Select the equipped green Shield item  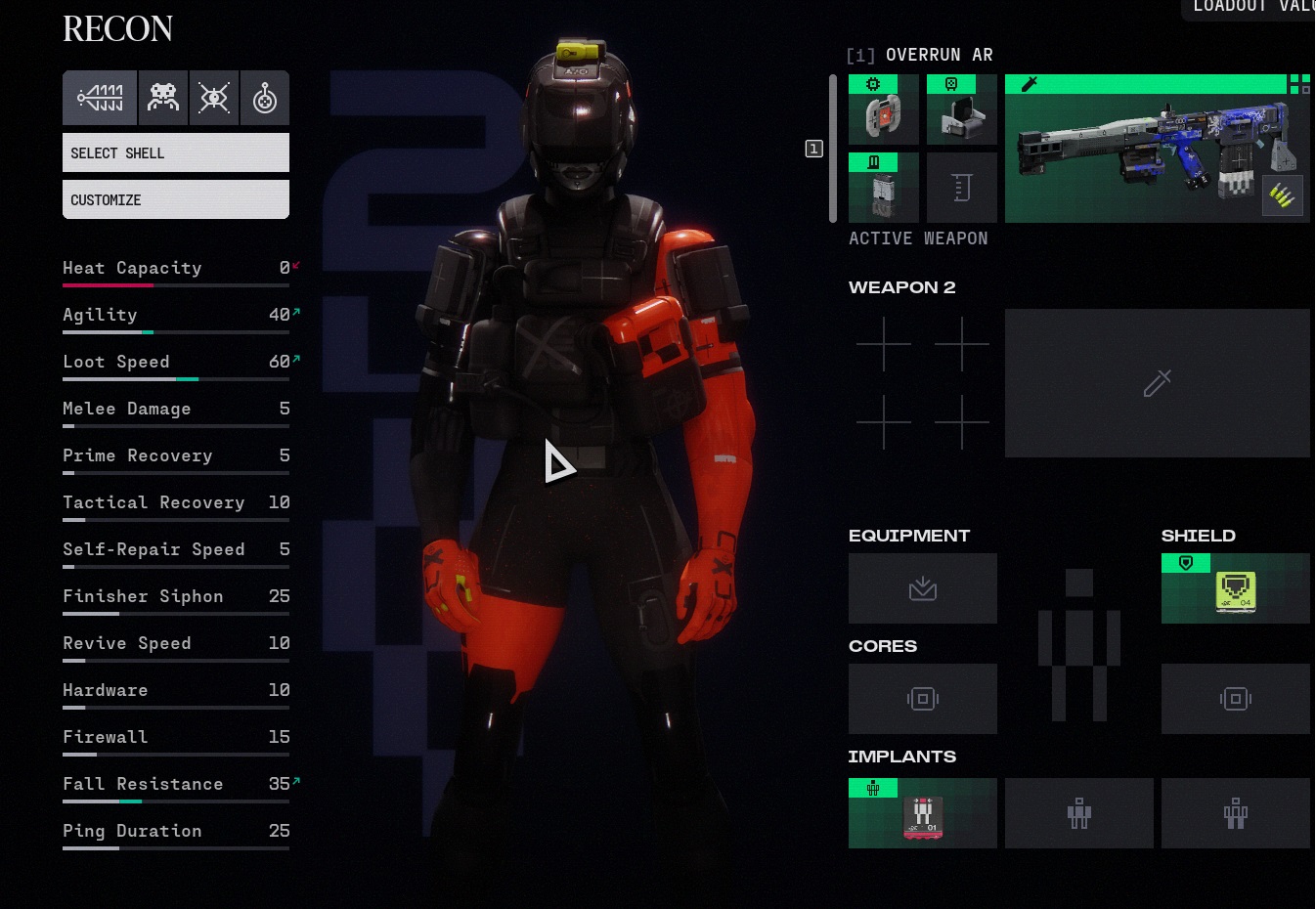point(1235,588)
